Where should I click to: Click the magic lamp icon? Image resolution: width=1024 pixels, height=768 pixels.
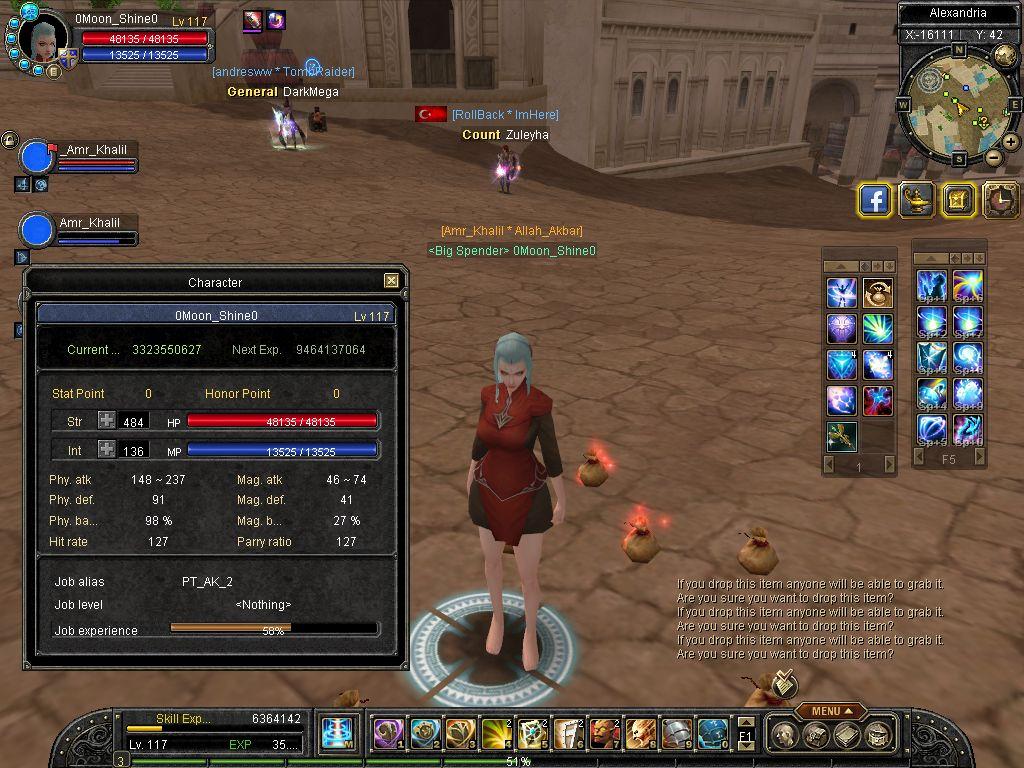pyautogui.click(x=916, y=200)
